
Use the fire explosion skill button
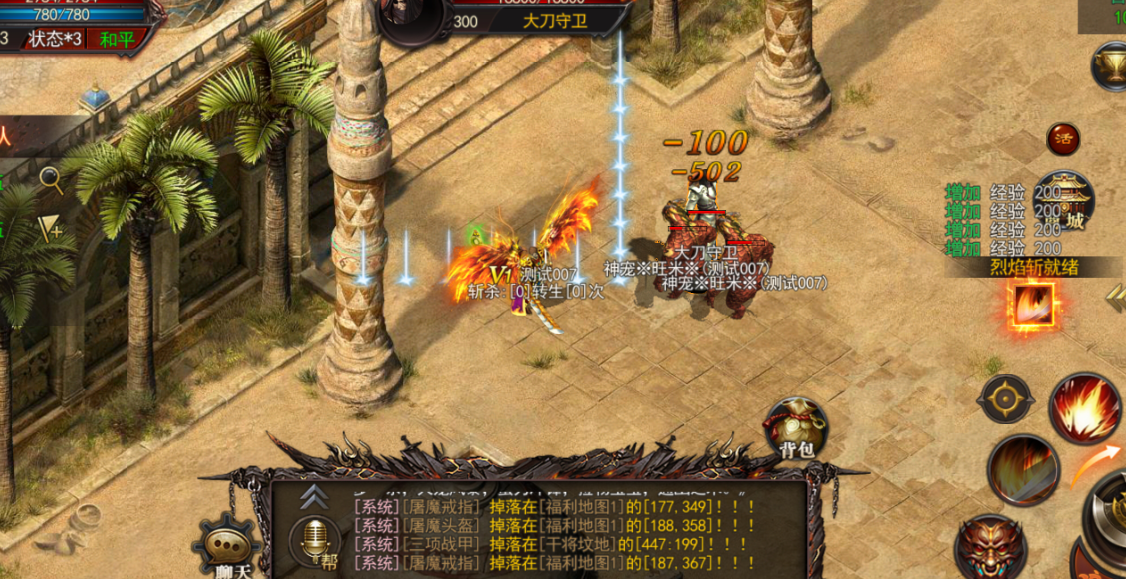pos(1084,408)
